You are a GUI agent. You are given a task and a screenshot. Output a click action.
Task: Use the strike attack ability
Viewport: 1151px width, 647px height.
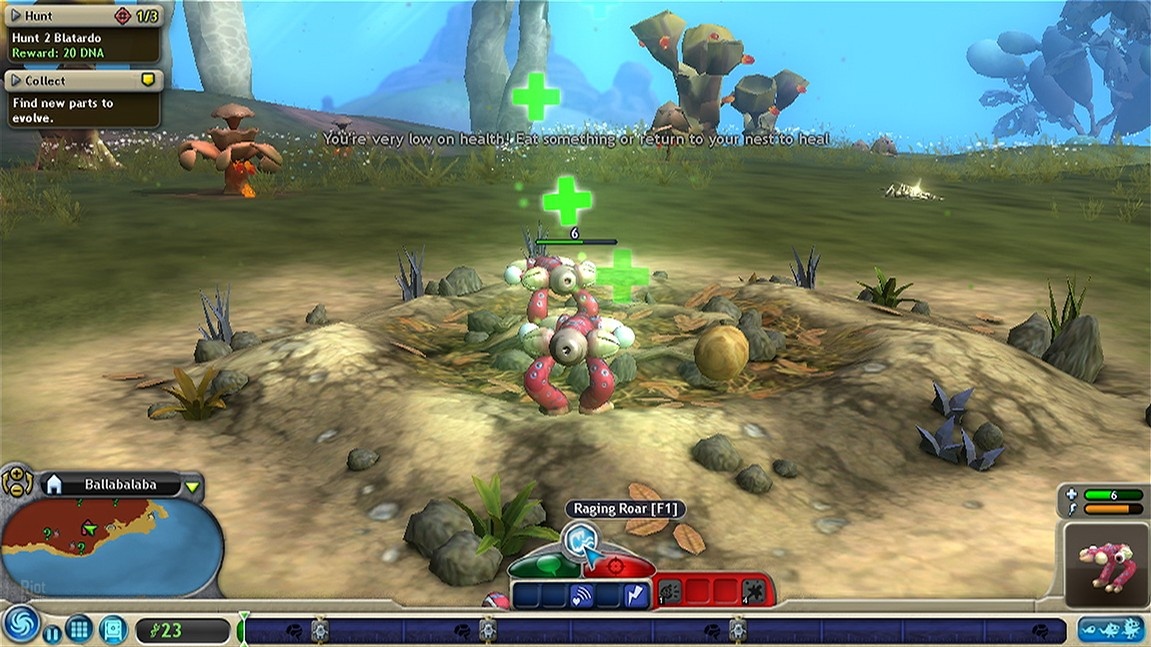pyautogui.click(x=753, y=592)
